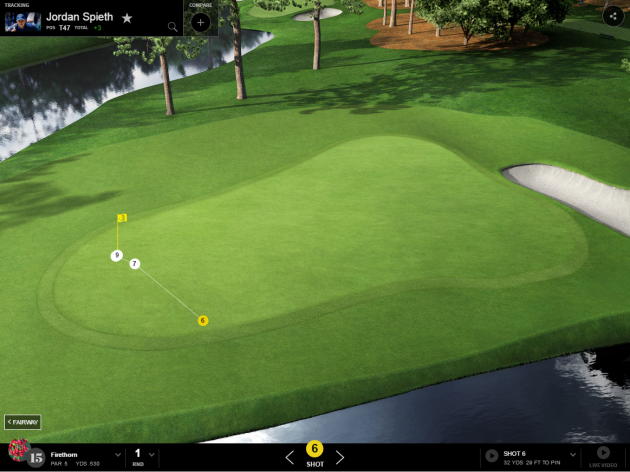Select shot marker 7 on the green
The height and width of the screenshot is (472, 630).
[x=135, y=264]
